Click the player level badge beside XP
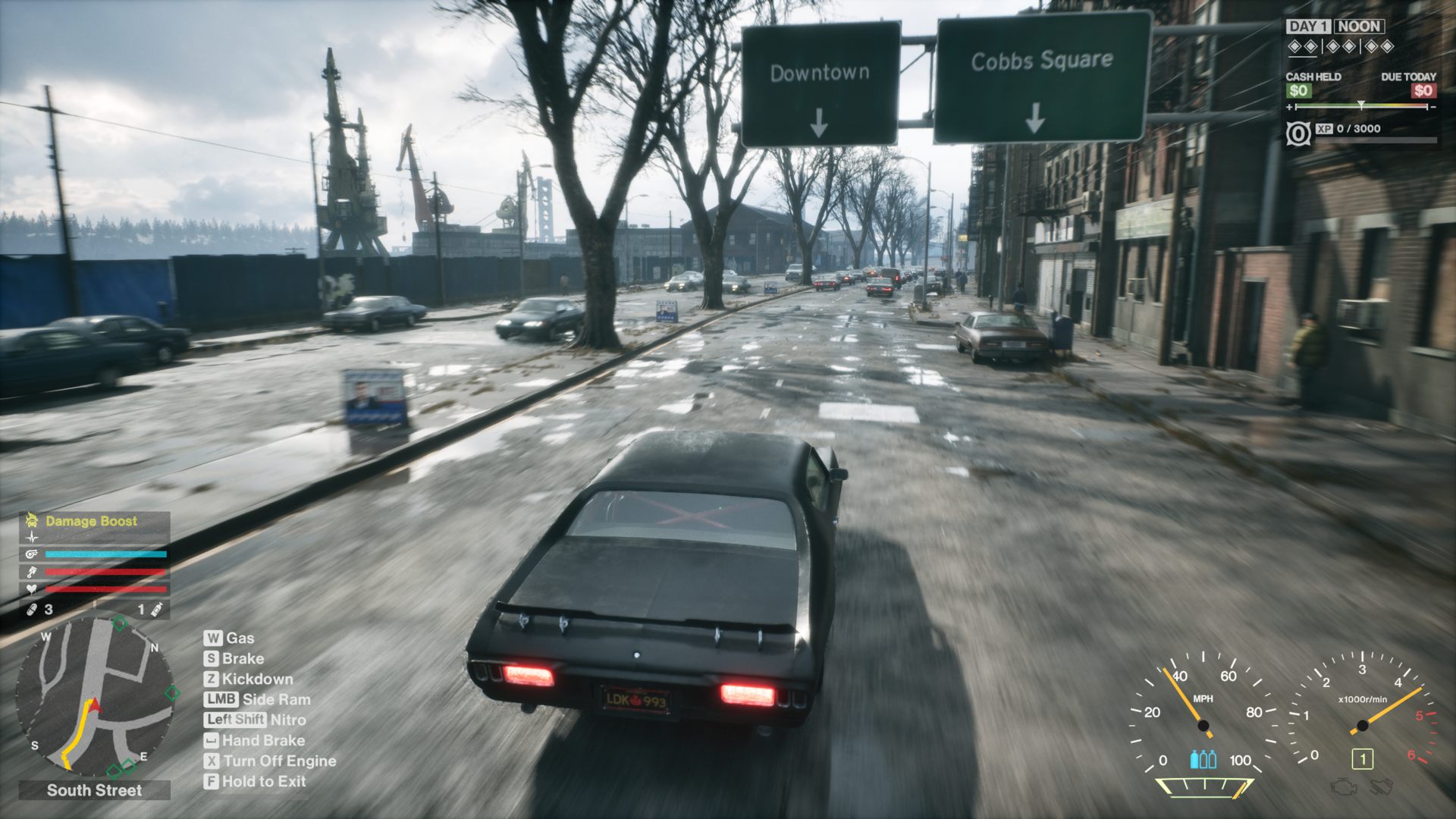Screen dimensions: 1456x819 point(1298,134)
